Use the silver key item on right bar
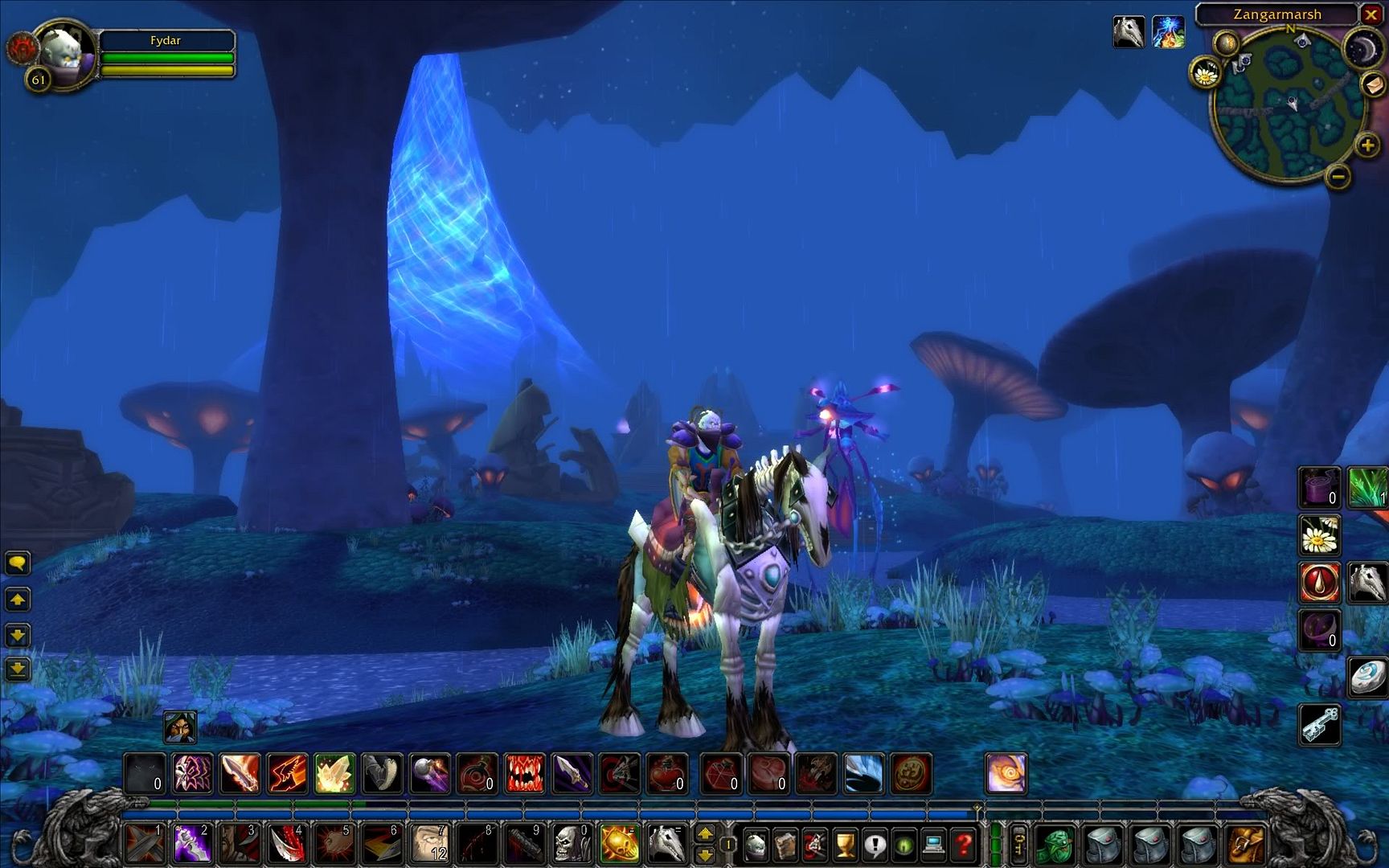The height and width of the screenshot is (868, 1389). 1320,723
